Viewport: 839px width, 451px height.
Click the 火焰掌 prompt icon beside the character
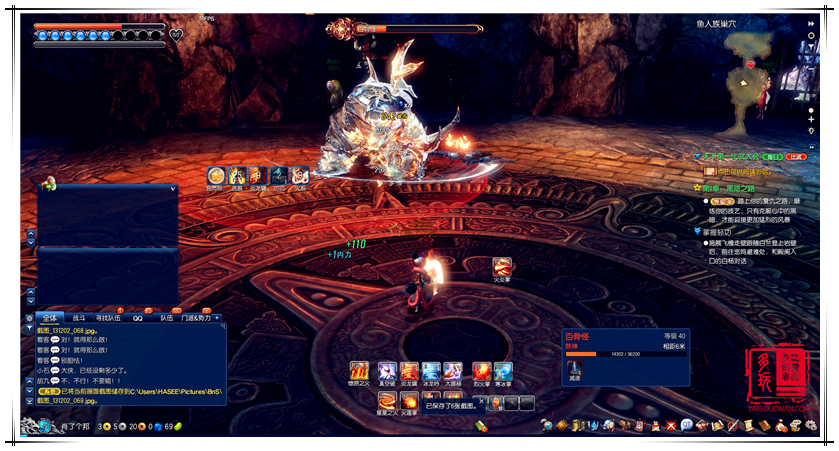pos(502,268)
